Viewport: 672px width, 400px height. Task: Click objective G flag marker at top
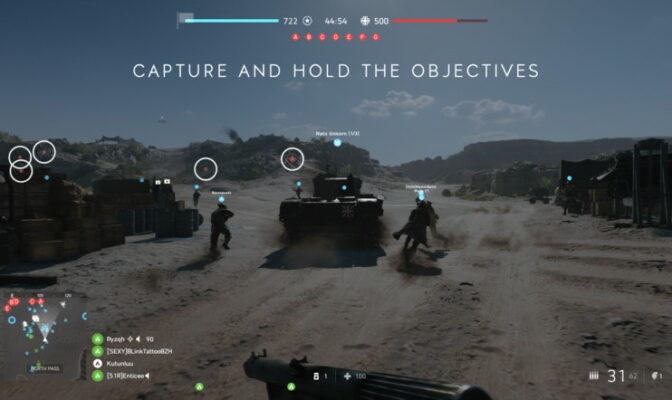pyautogui.click(x=376, y=37)
